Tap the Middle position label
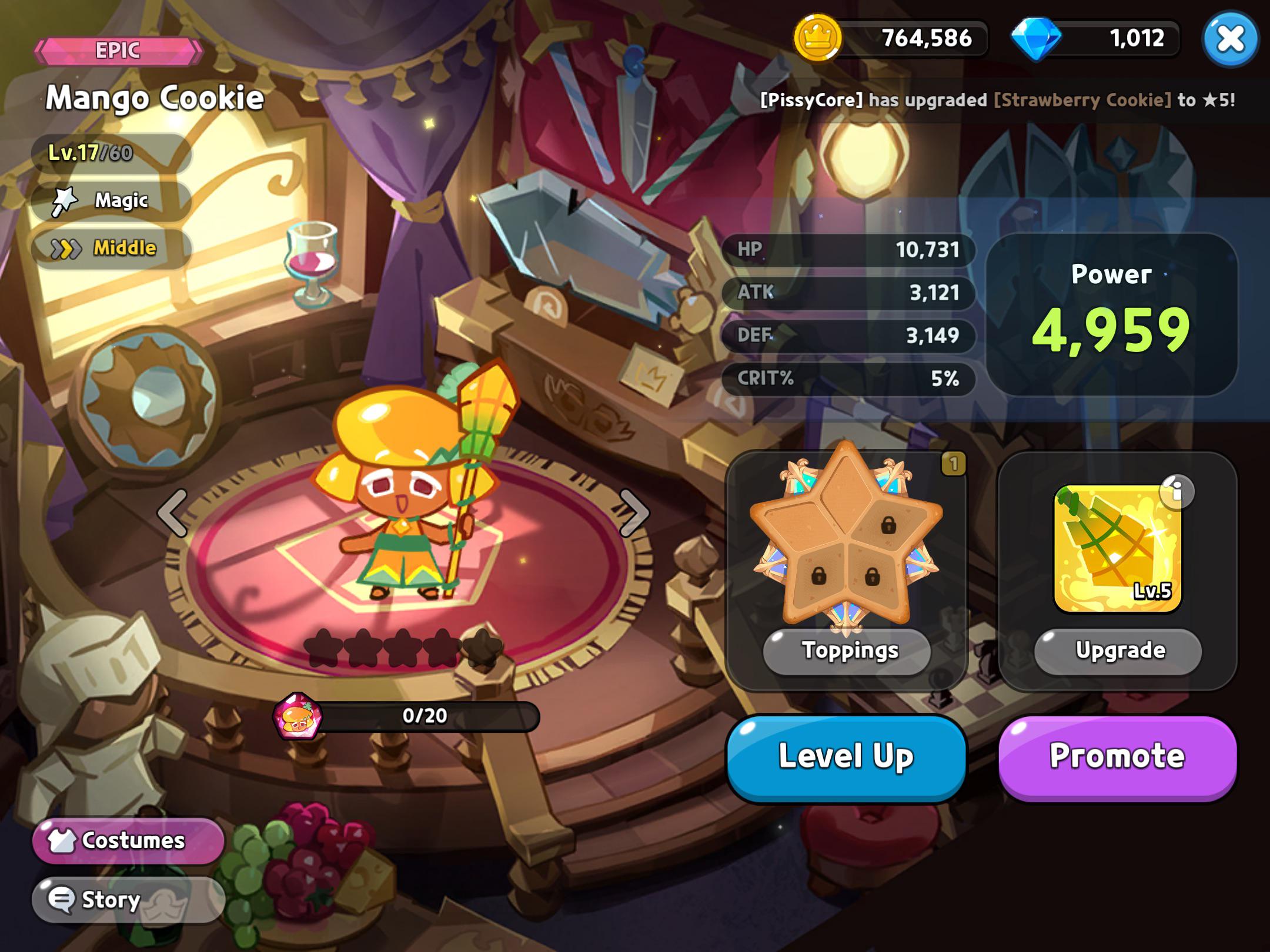 click(112, 249)
